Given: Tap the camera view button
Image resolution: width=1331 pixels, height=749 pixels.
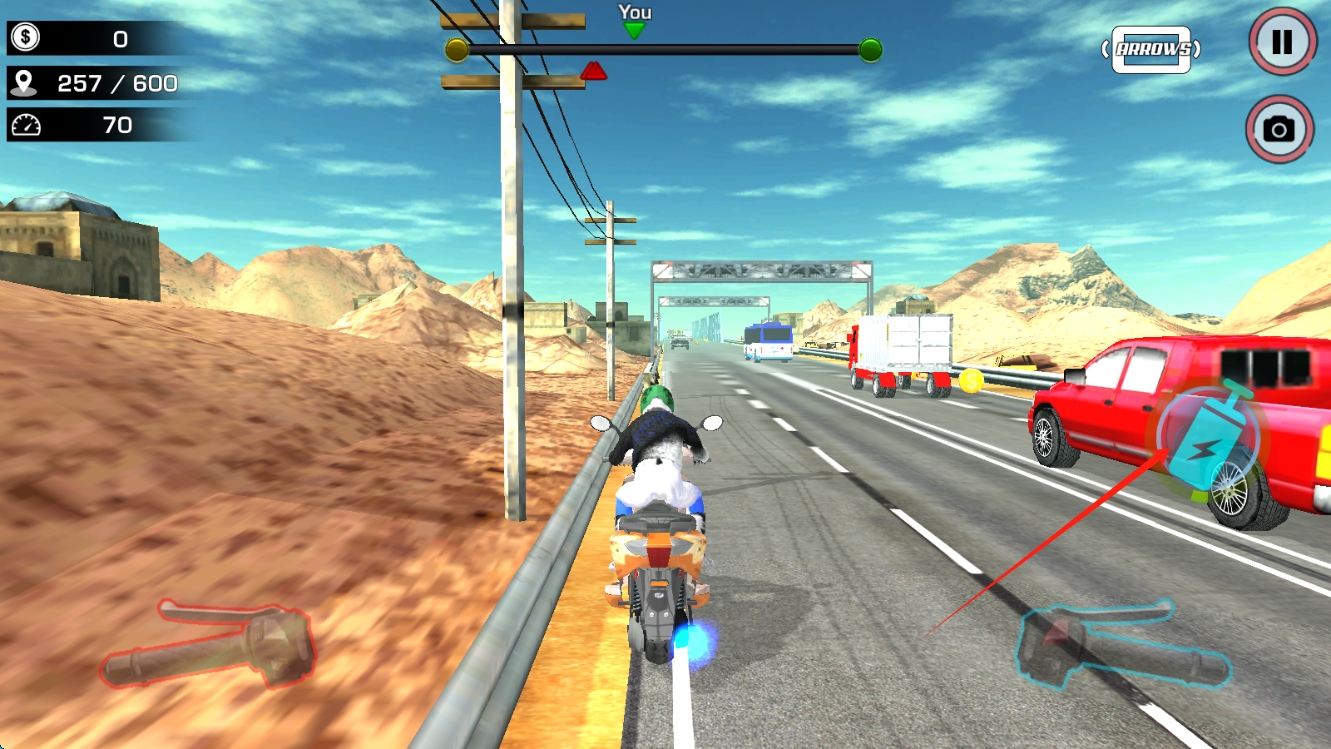Looking at the screenshot, I should pyautogui.click(x=1279, y=129).
